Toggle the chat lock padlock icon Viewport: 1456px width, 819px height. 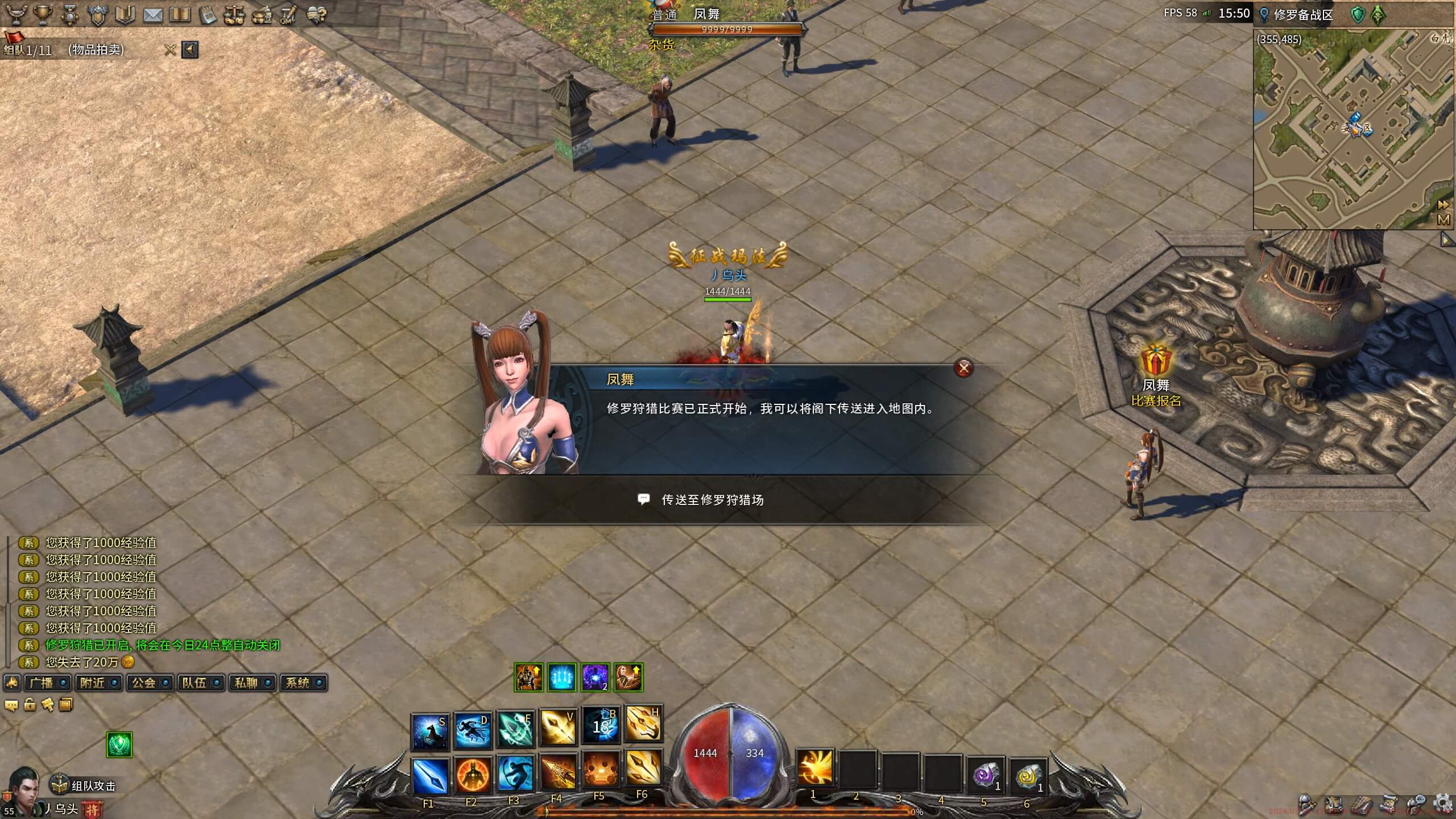[x=30, y=705]
